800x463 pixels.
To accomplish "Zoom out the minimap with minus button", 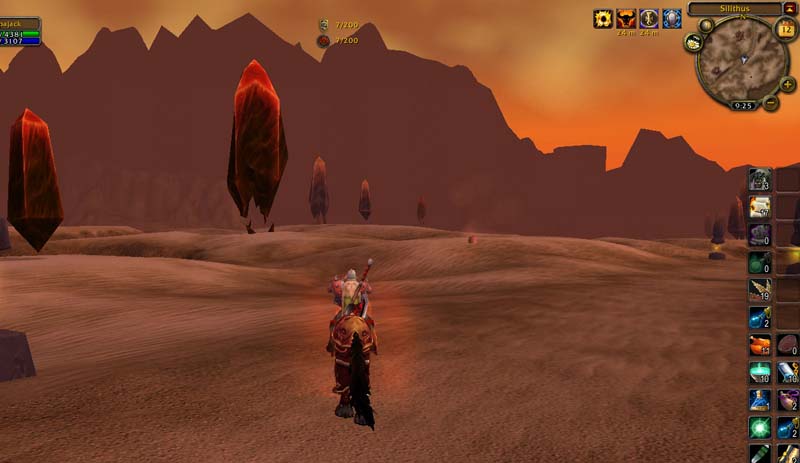I will coord(771,102).
